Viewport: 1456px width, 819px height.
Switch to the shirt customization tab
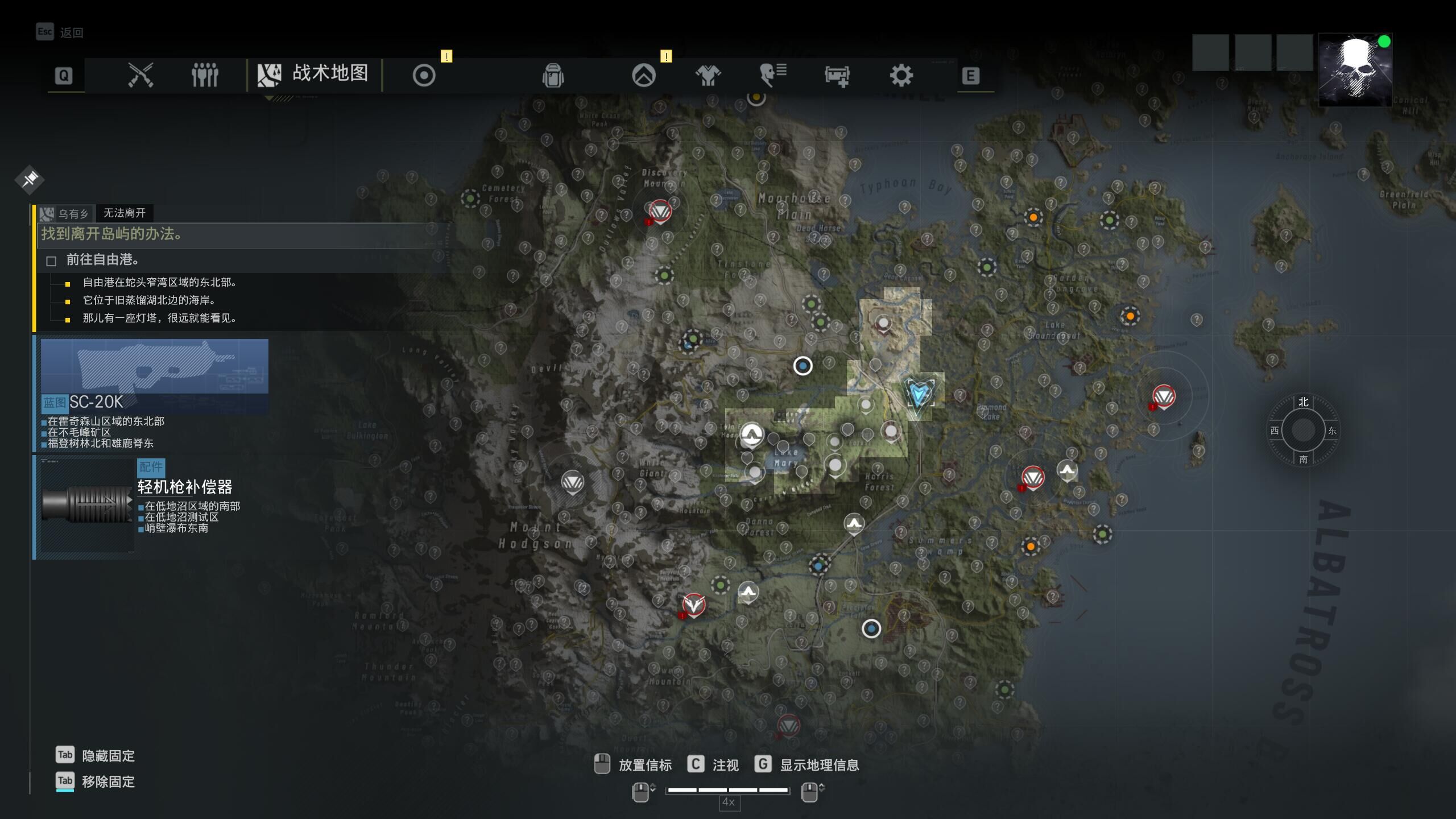(708, 75)
